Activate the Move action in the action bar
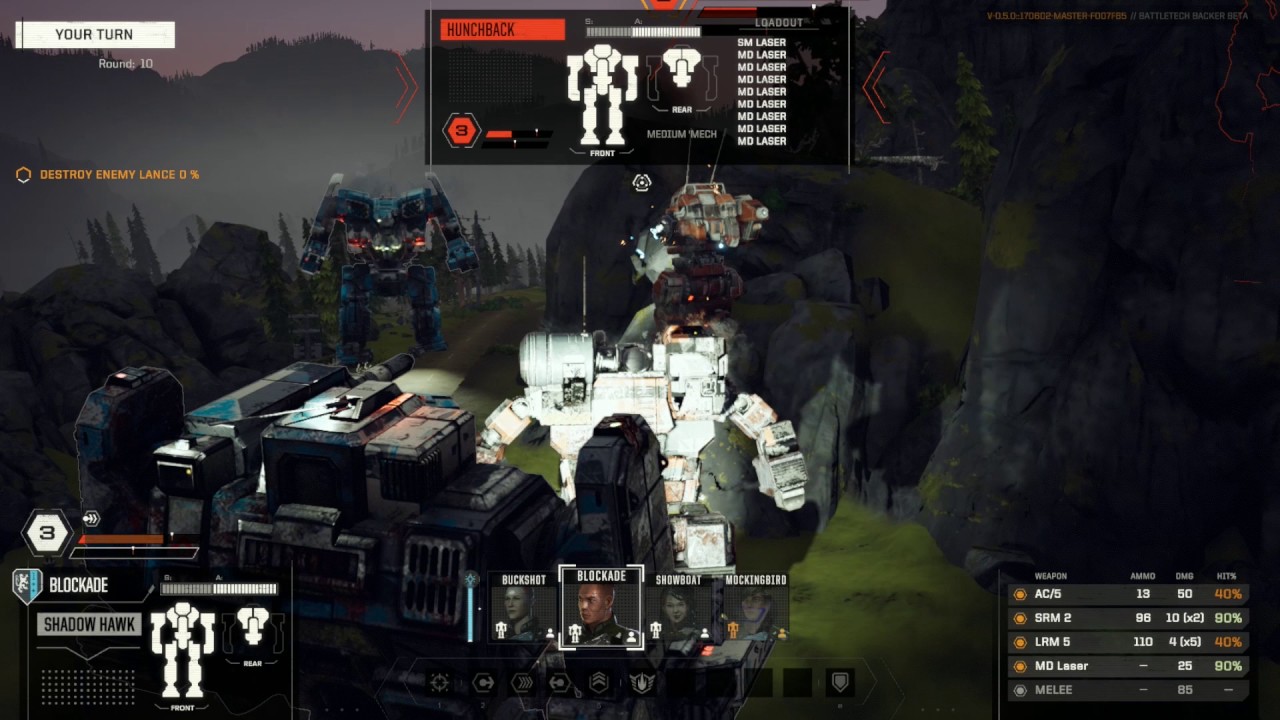Viewport: 1280px width, 720px height. pyautogui.click(x=484, y=683)
